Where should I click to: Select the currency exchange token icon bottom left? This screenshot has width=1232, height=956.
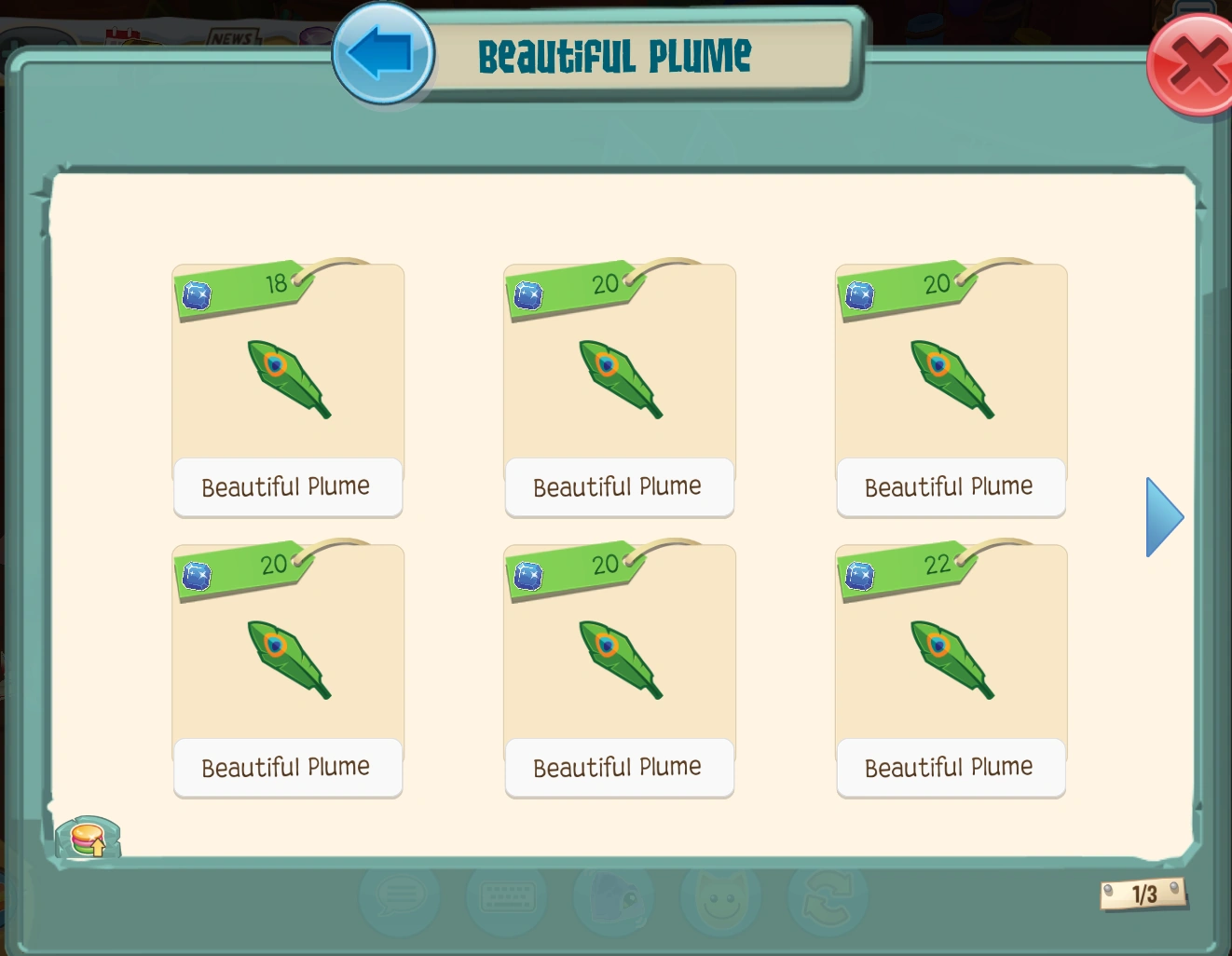[89, 837]
